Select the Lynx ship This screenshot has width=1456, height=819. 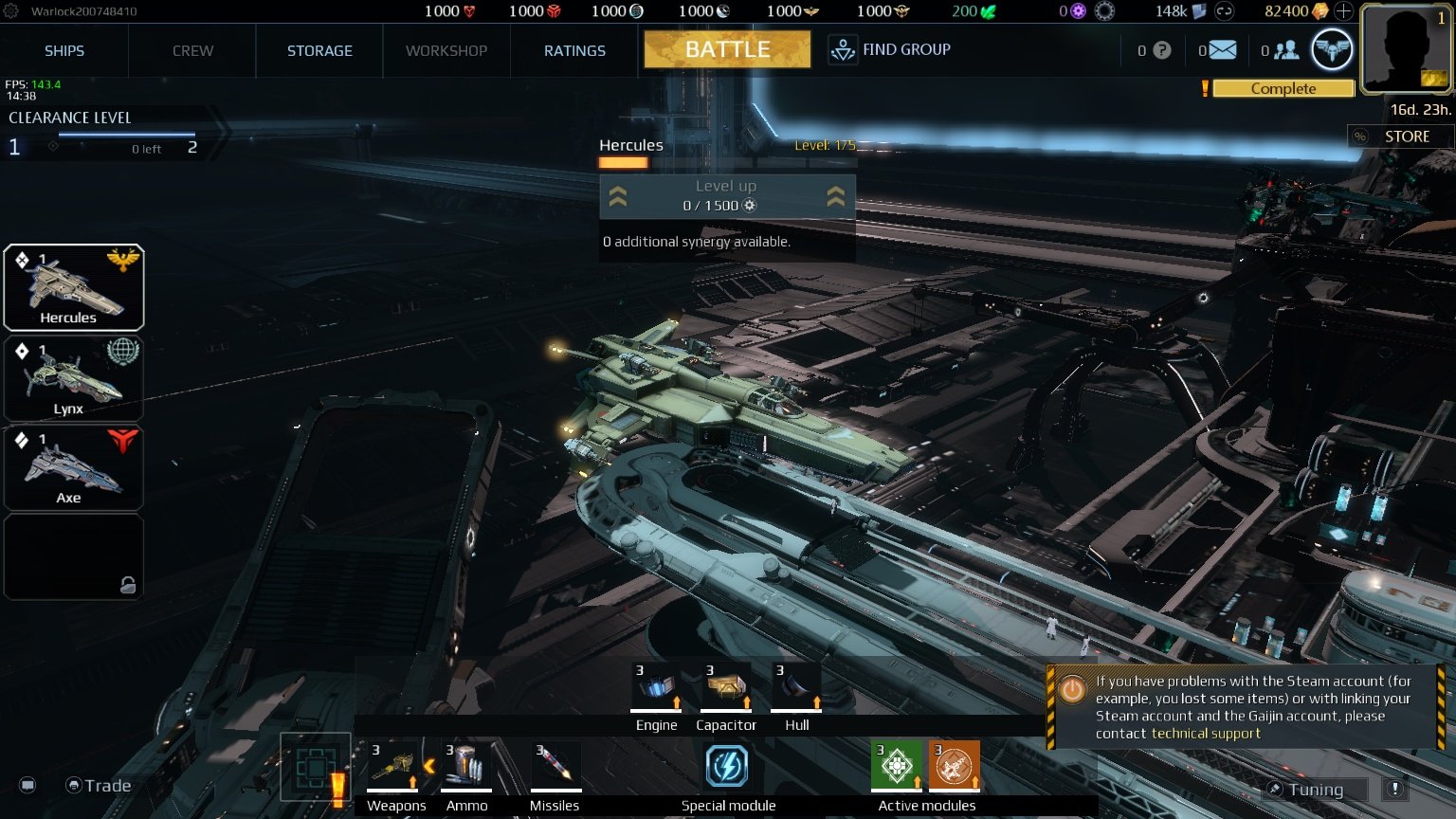click(74, 377)
